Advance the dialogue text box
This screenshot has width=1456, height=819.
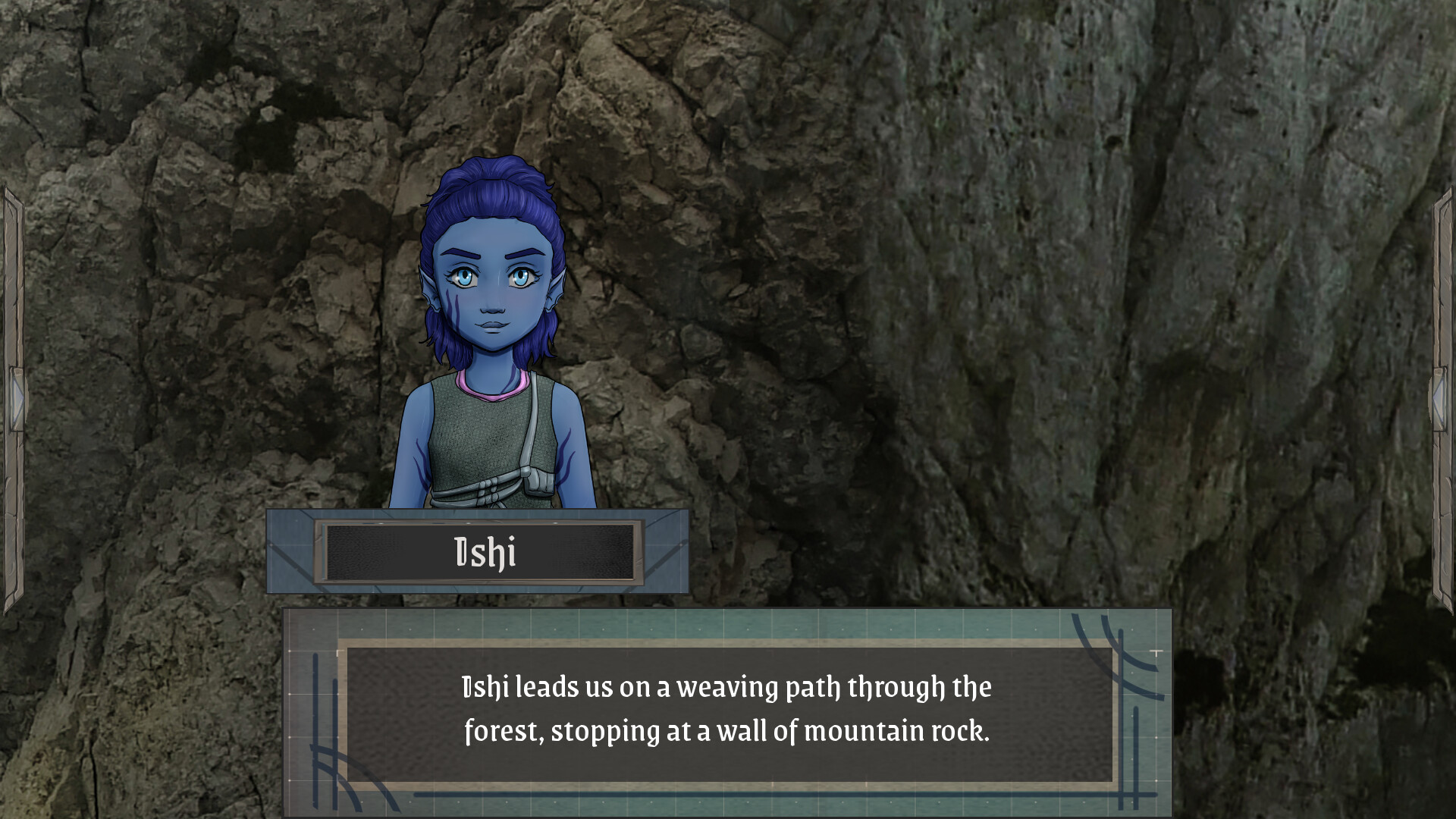pyautogui.click(x=726, y=711)
